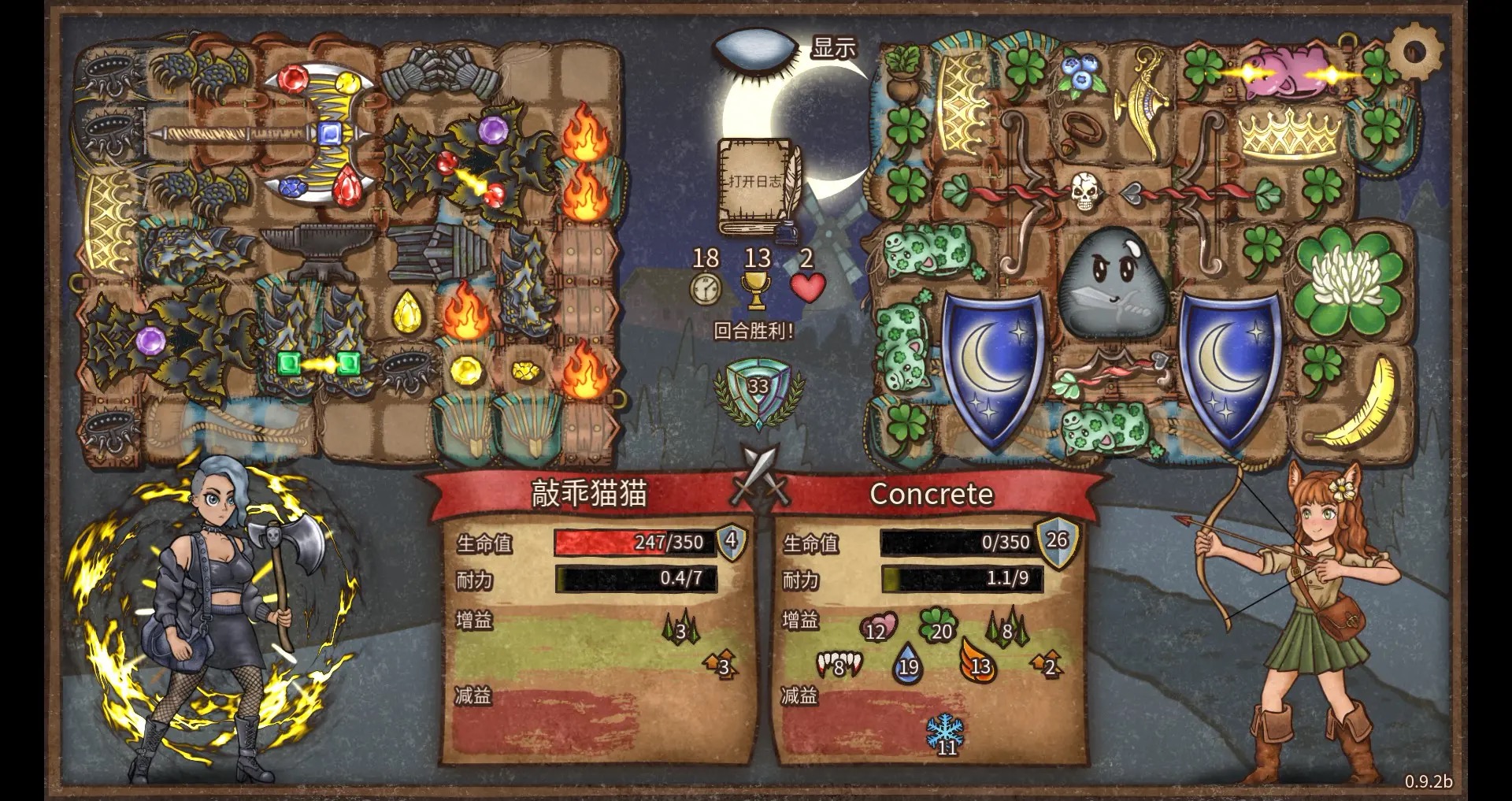Click the clover luck buff icon showing 20
The height and width of the screenshot is (801, 1512).
938,626
